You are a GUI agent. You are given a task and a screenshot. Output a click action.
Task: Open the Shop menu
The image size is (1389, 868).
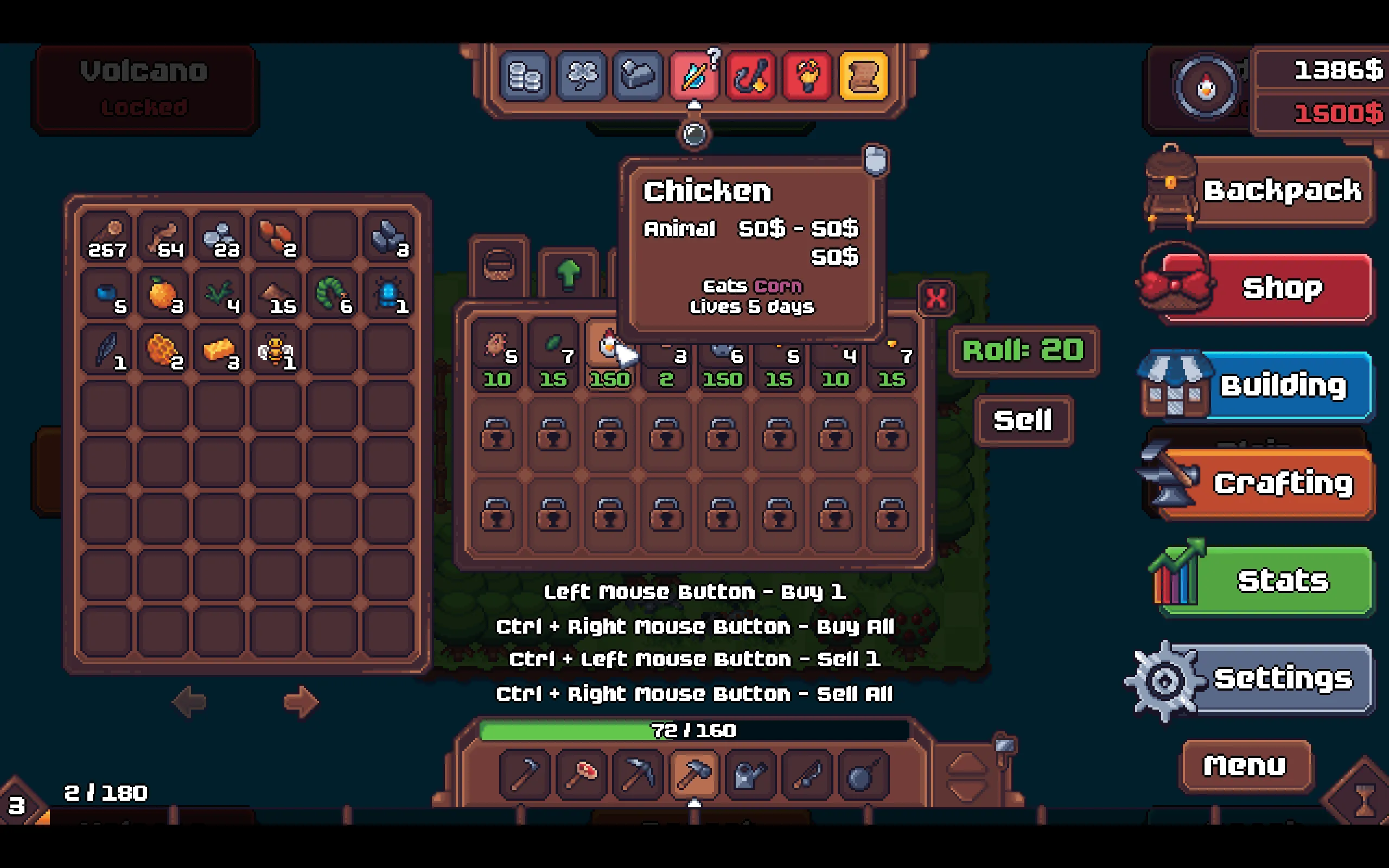pyautogui.click(x=1281, y=288)
